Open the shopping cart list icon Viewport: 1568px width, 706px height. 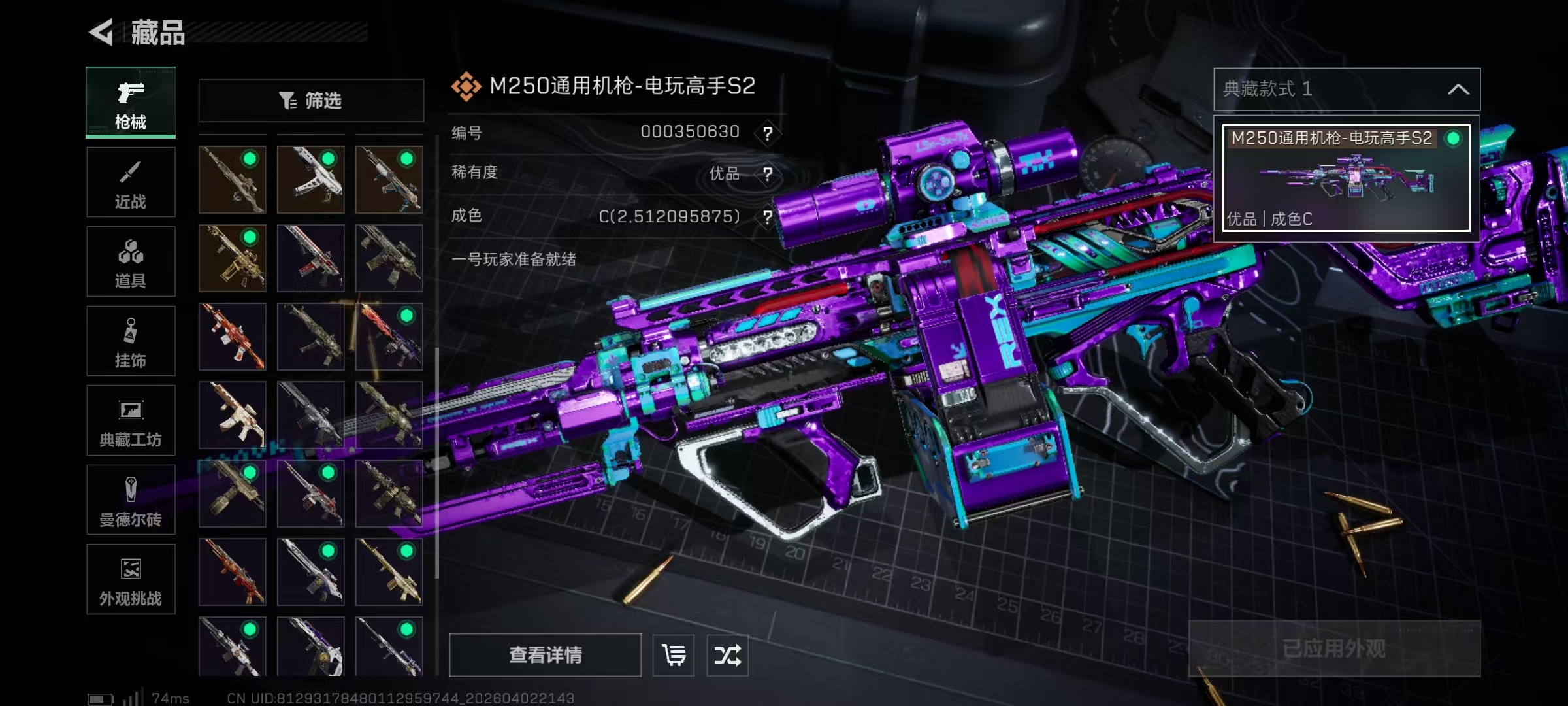coord(674,655)
